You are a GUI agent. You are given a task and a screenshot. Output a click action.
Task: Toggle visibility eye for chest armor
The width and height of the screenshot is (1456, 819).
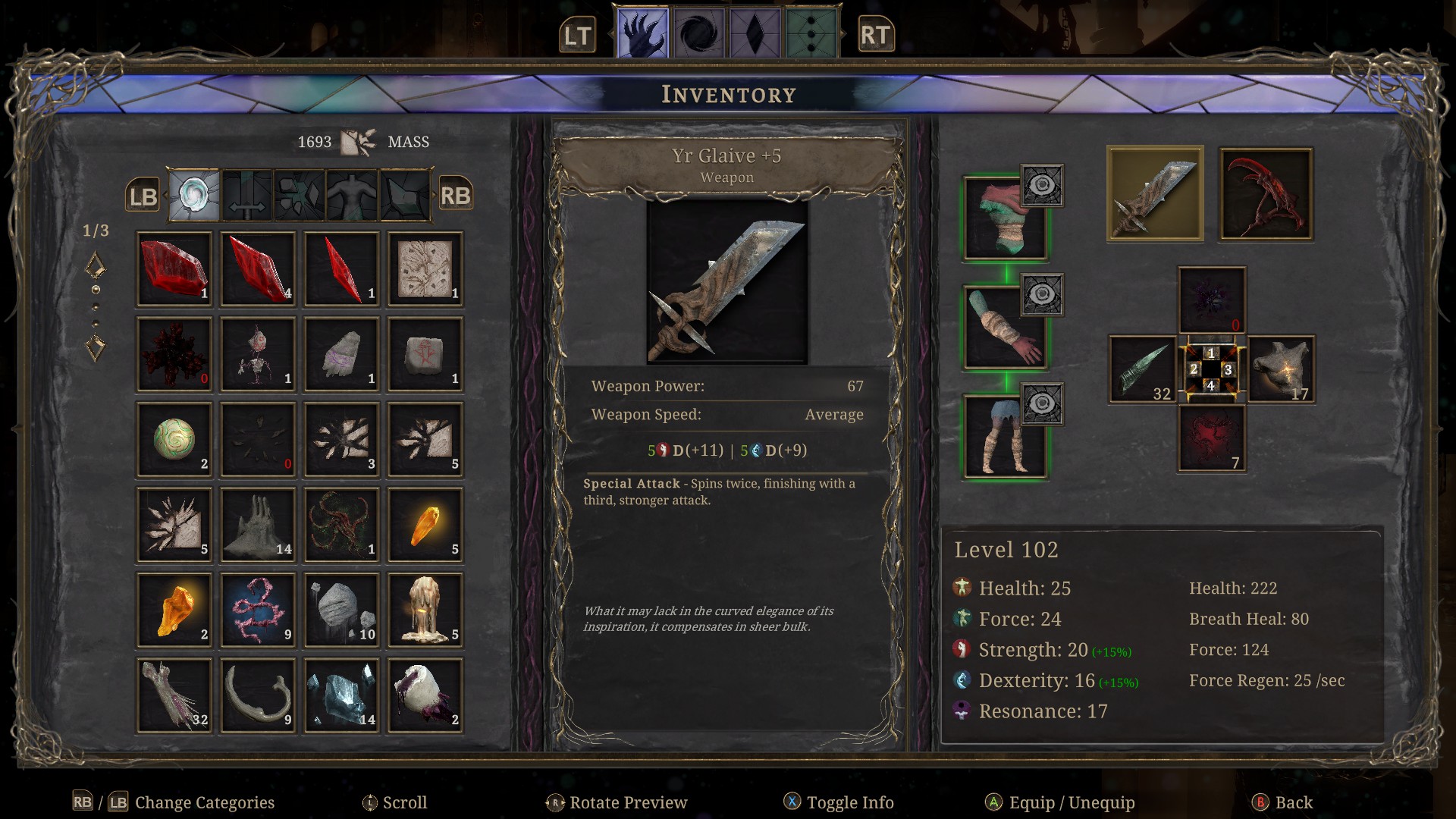point(1042,186)
